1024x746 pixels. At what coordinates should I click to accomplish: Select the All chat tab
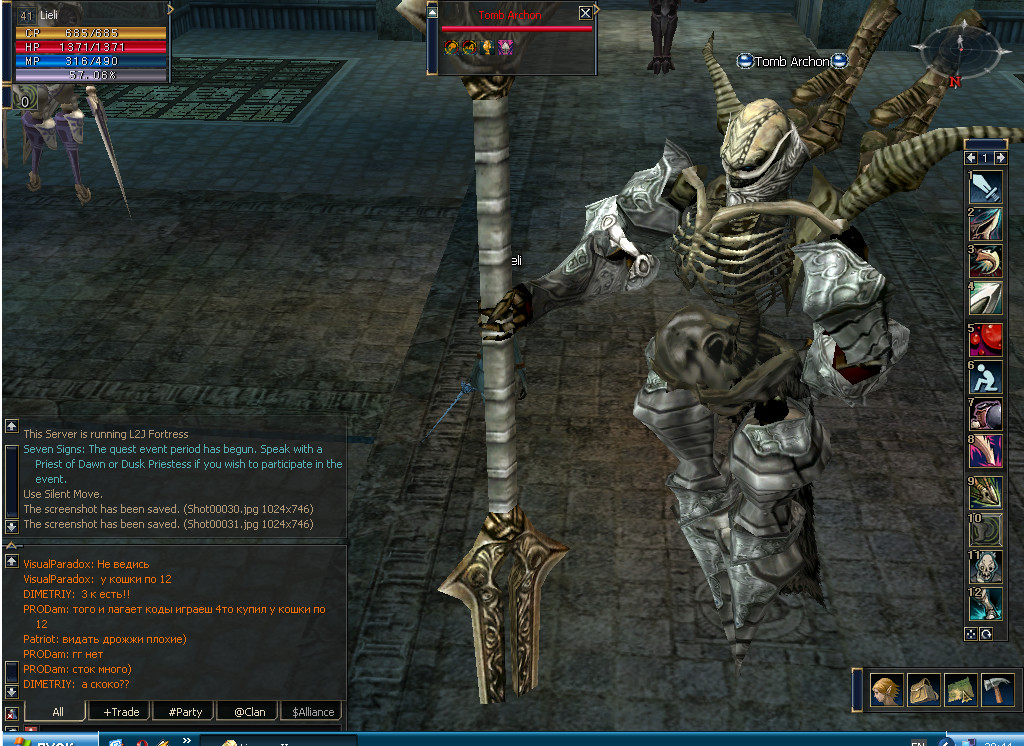57,712
